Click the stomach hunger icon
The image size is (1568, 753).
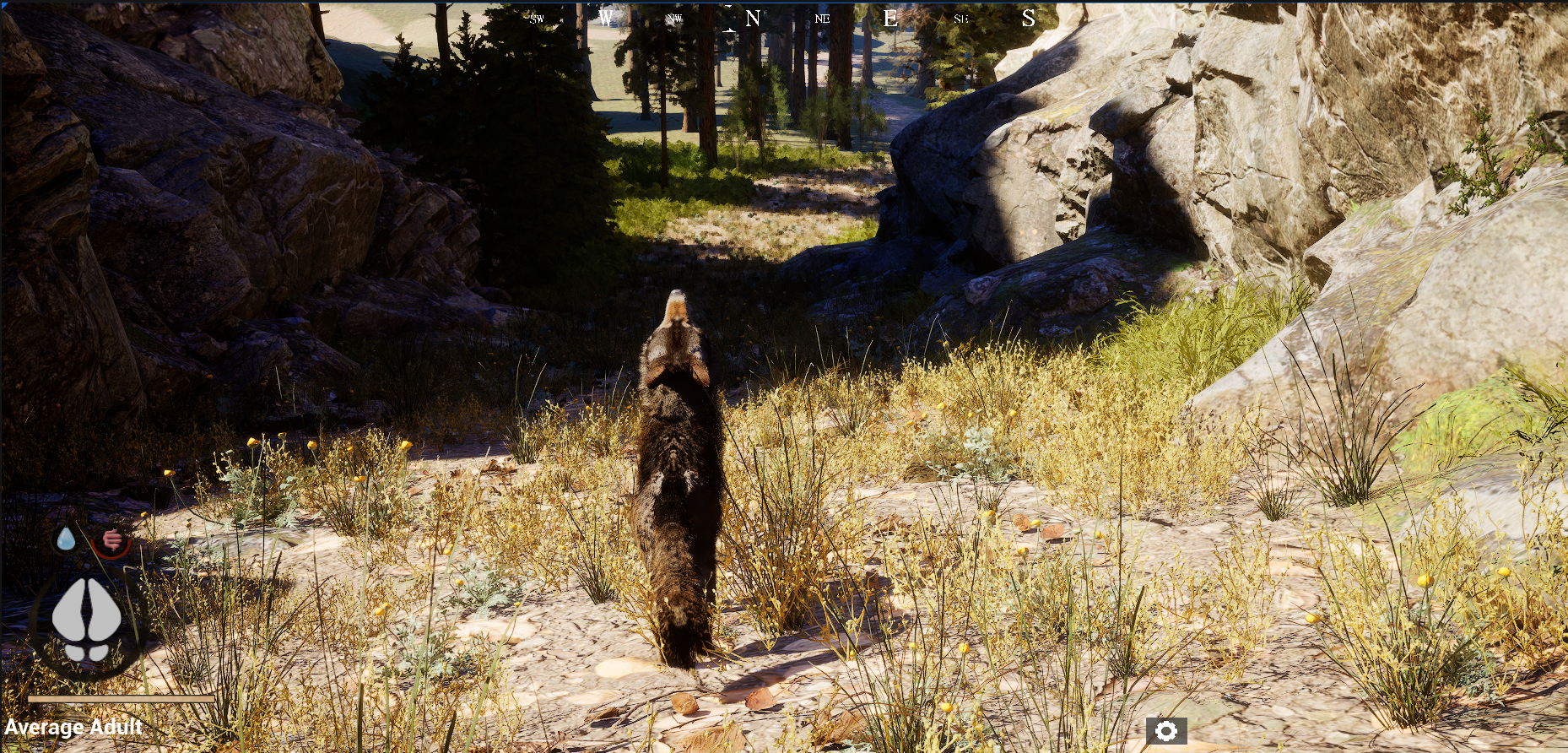pos(111,540)
